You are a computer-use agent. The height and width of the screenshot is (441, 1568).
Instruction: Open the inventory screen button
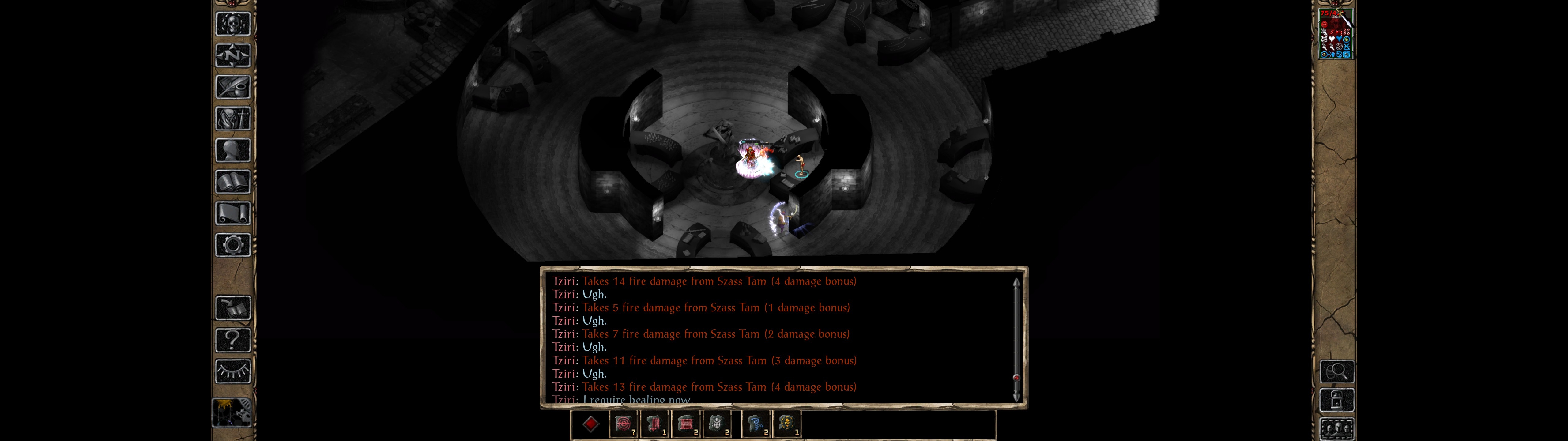pyautogui.click(x=233, y=119)
